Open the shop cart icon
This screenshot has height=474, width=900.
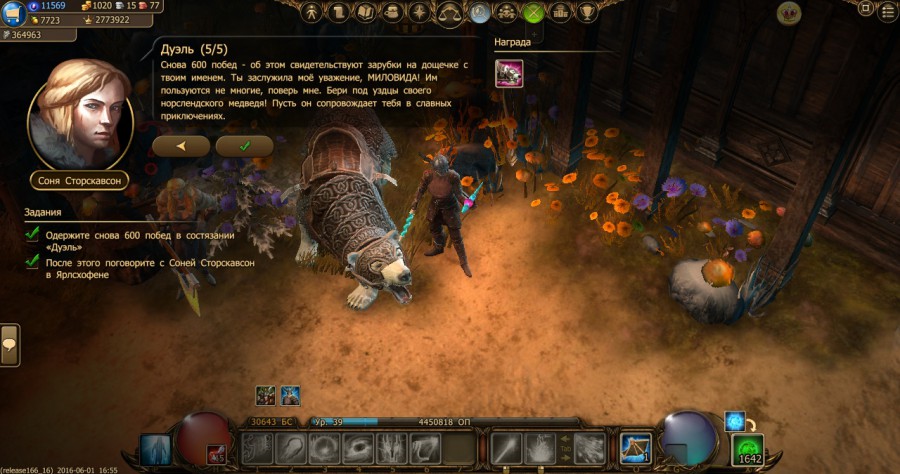(x=16, y=13)
